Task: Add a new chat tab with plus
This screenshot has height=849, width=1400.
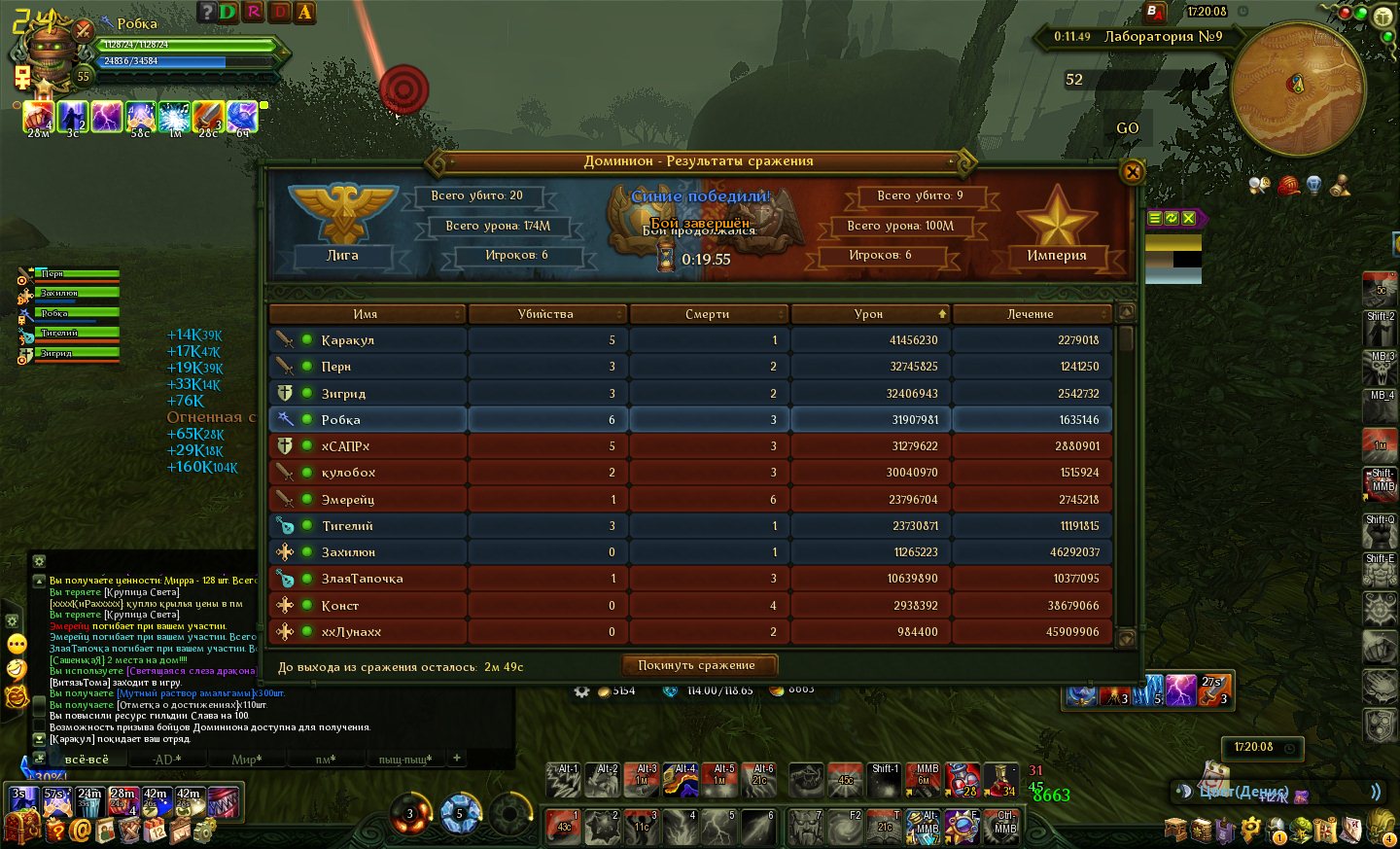Action: point(456,758)
